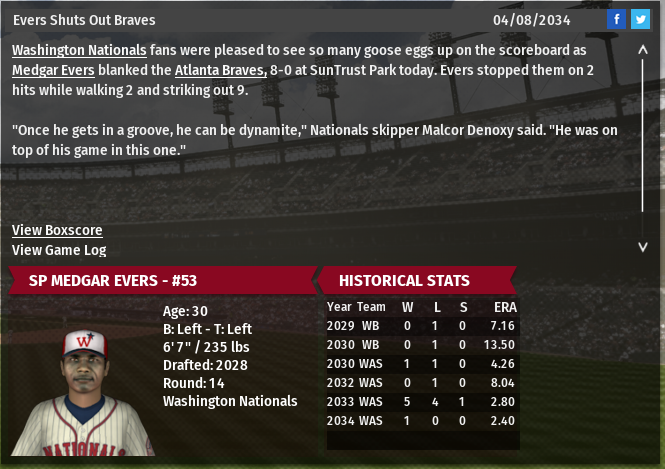Click the article scroll up arrow
The image size is (665, 469).
click(x=643, y=48)
